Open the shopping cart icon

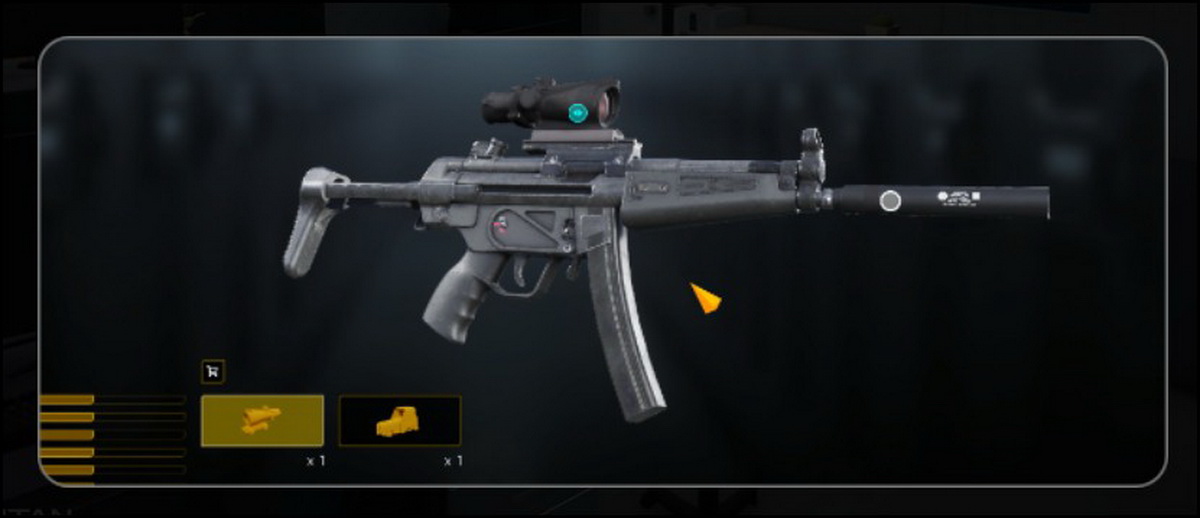coord(213,371)
